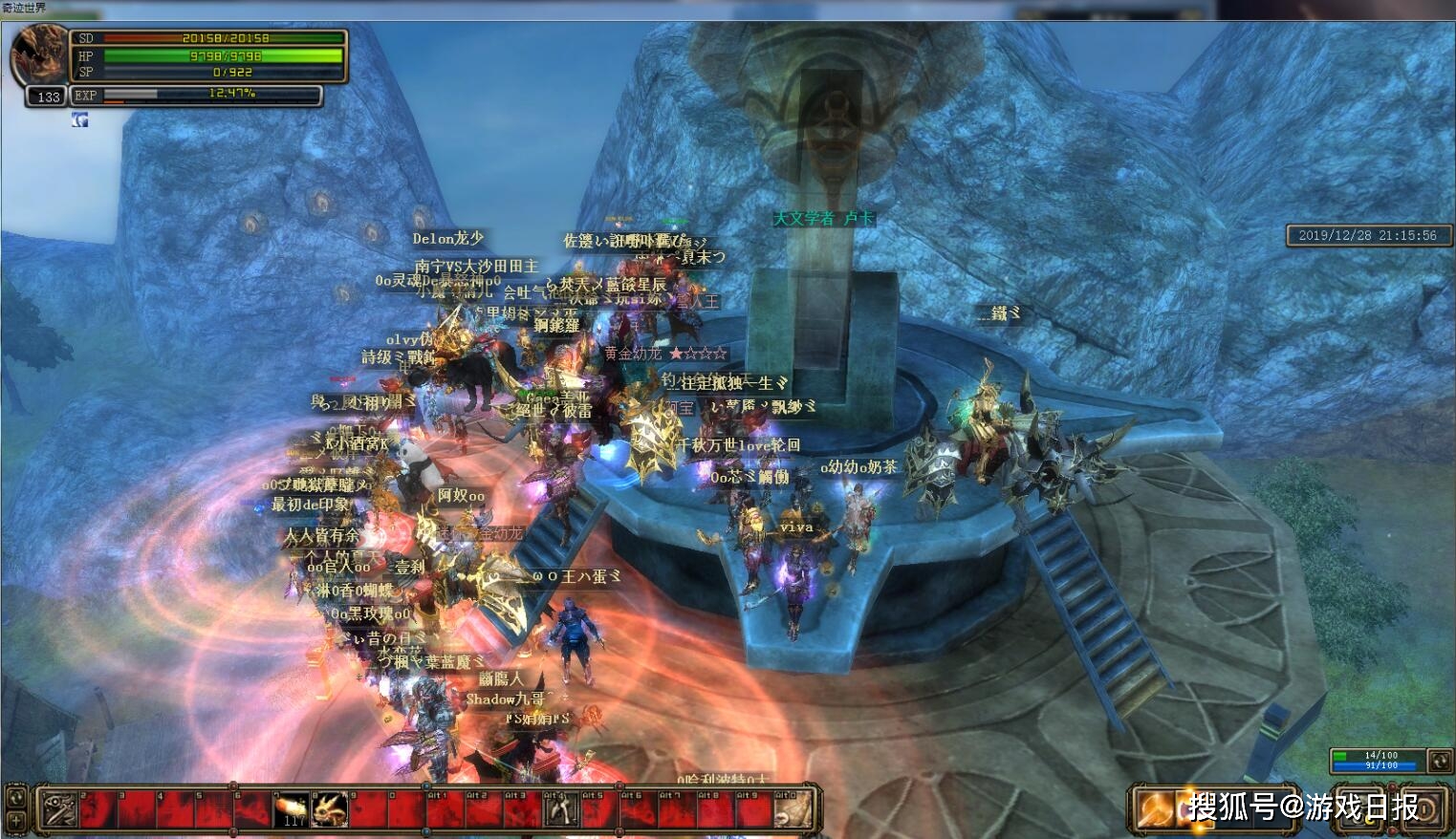This screenshot has height=839, width=1456.
Task: Use the scroll item in the Alt 0 slot
Action: tap(792, 810)
